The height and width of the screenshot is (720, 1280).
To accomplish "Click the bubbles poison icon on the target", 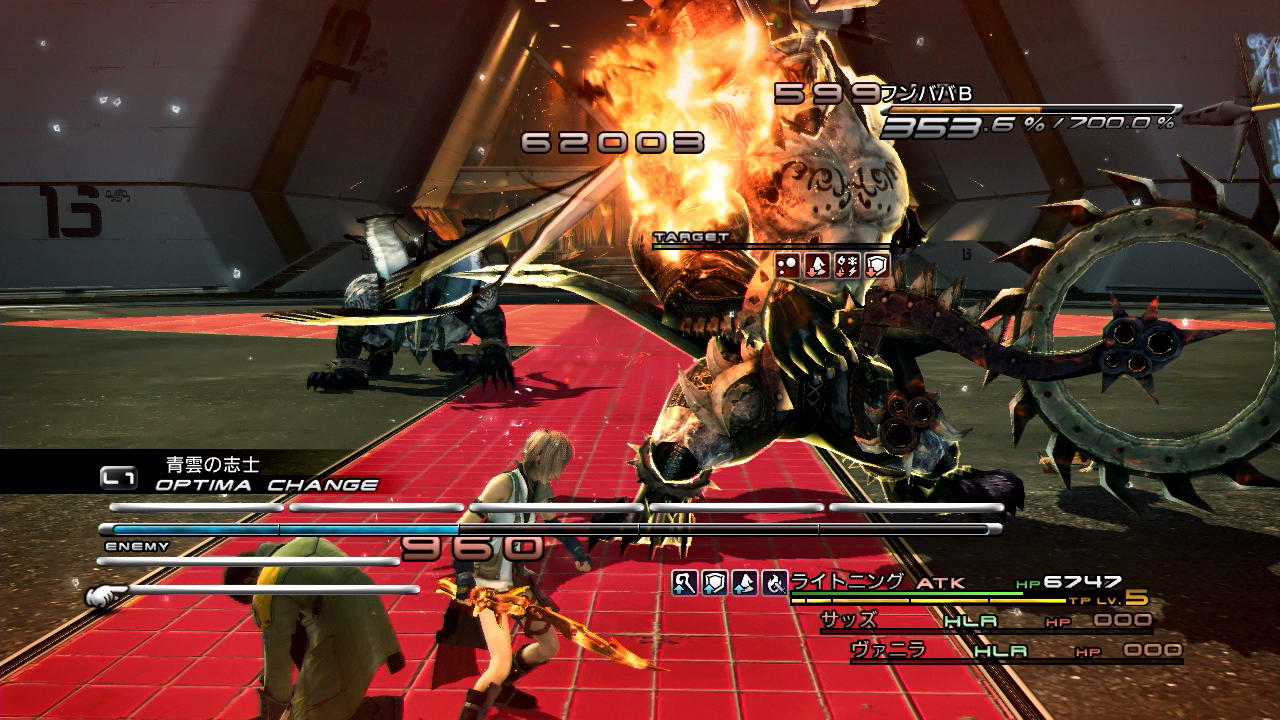I will click(x=788, y=265).
